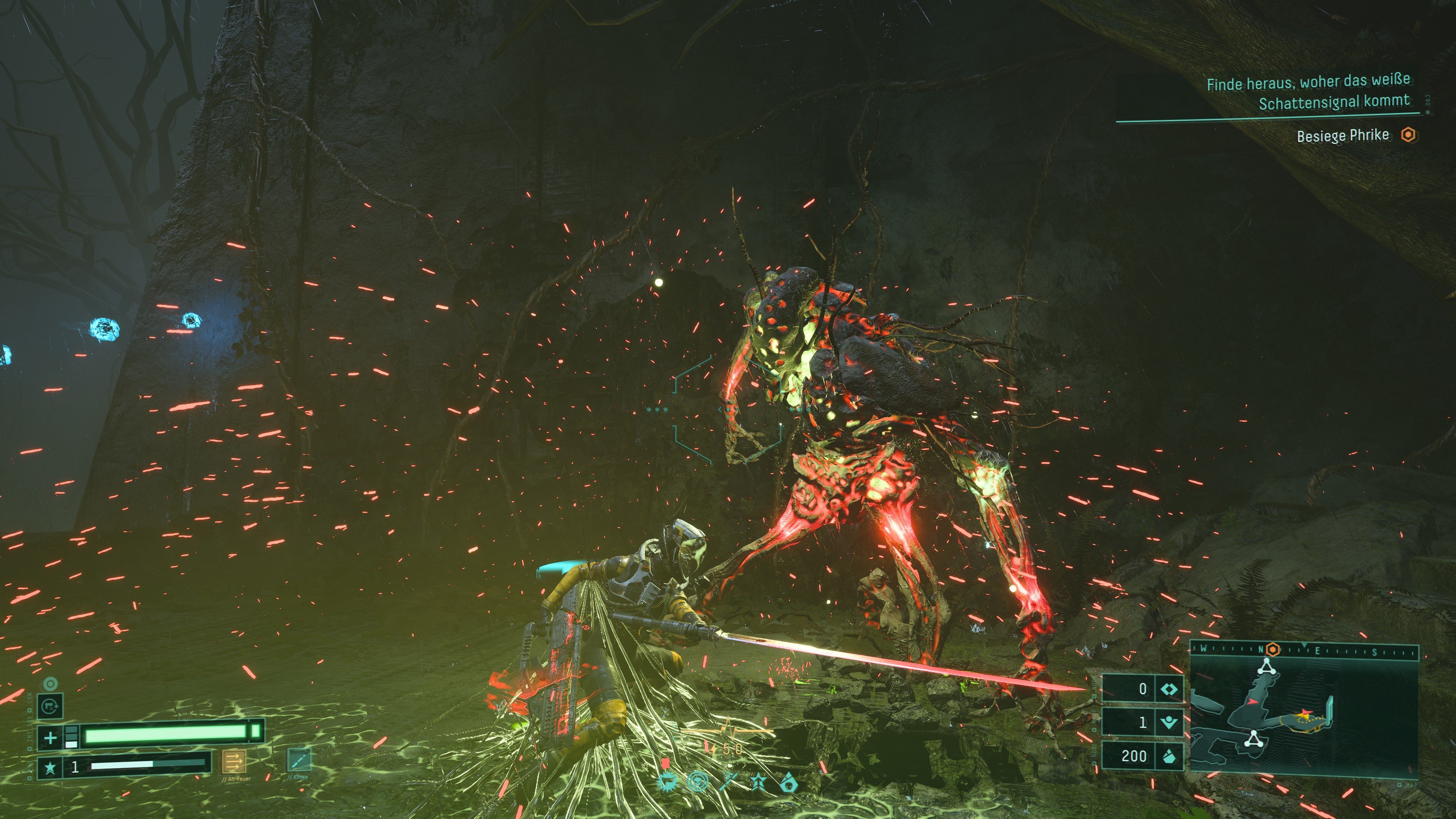
Task: Click the orange hexagon compass objective marker
Action: (1272, 650)
